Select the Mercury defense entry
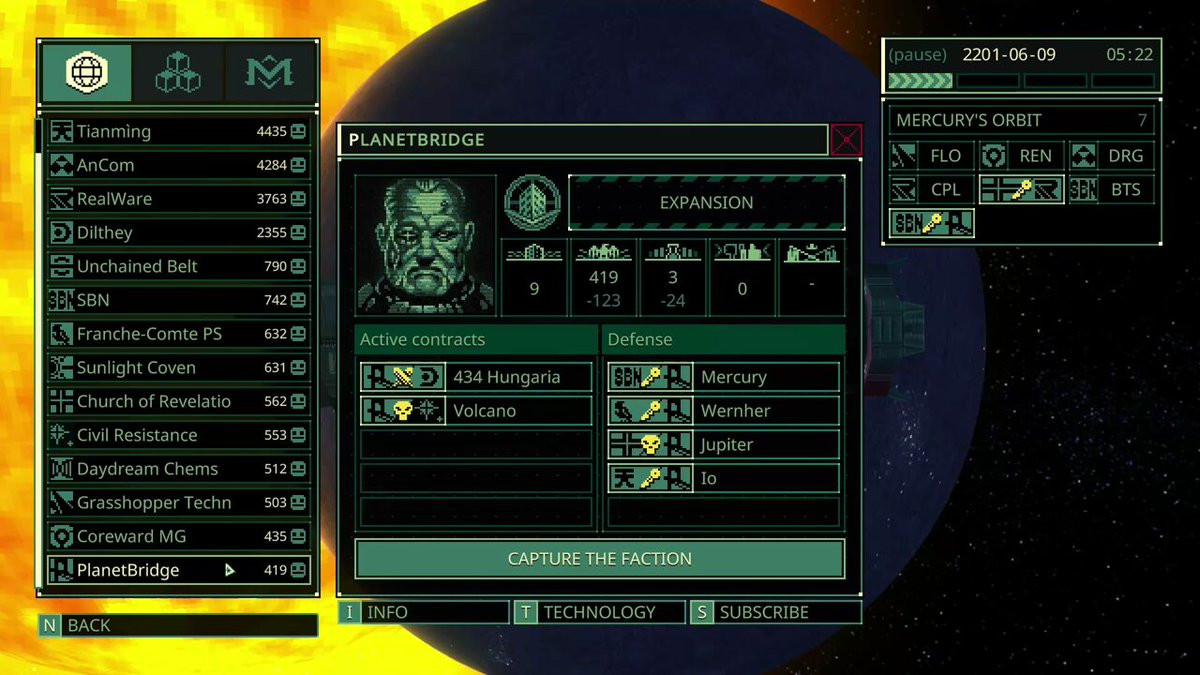1200x675 pixels. pyautogui.click(x=723, y=377)
